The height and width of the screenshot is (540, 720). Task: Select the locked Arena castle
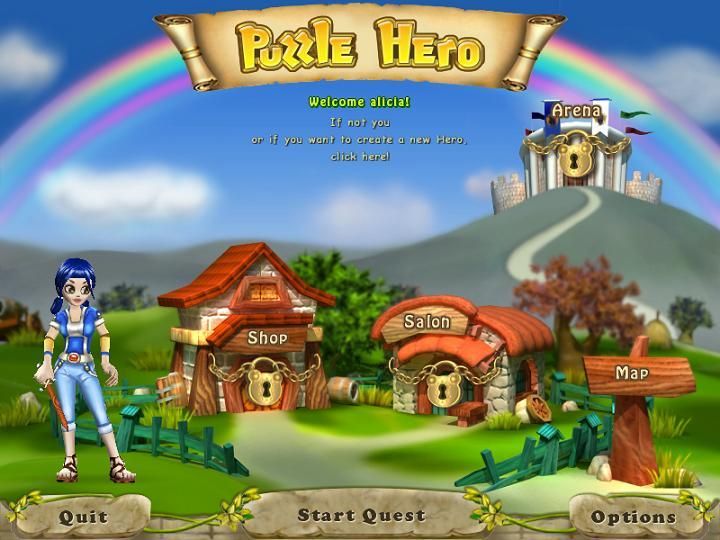(578, 145)
